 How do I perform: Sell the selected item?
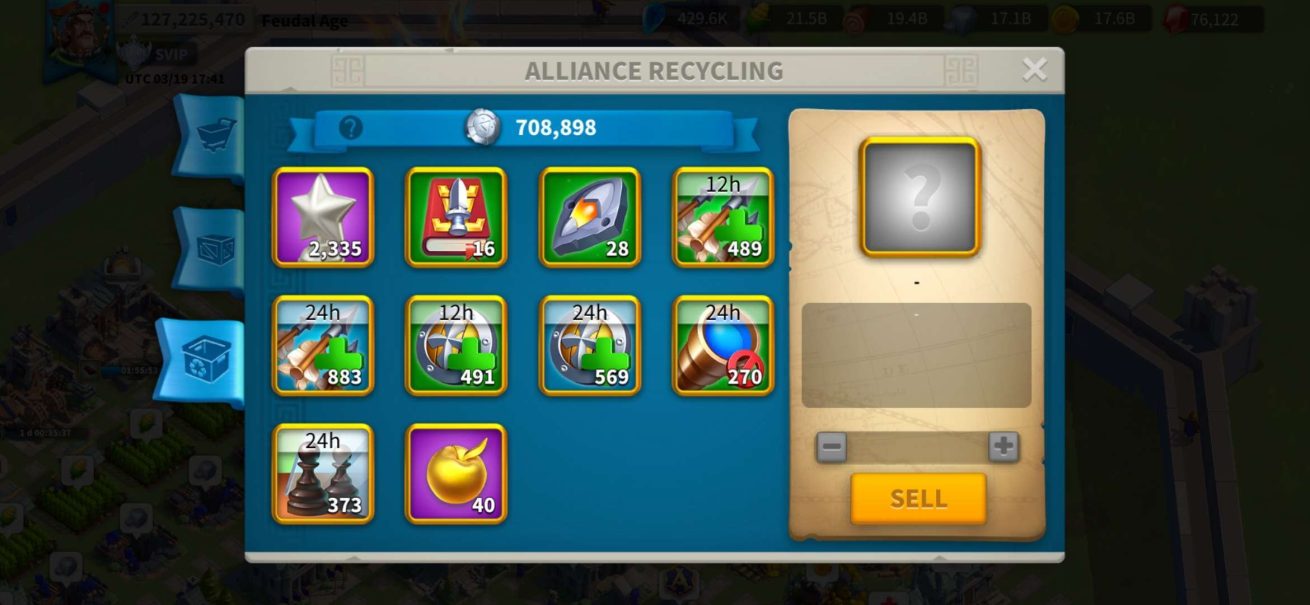pyautogui.click(x=918, y=499)
